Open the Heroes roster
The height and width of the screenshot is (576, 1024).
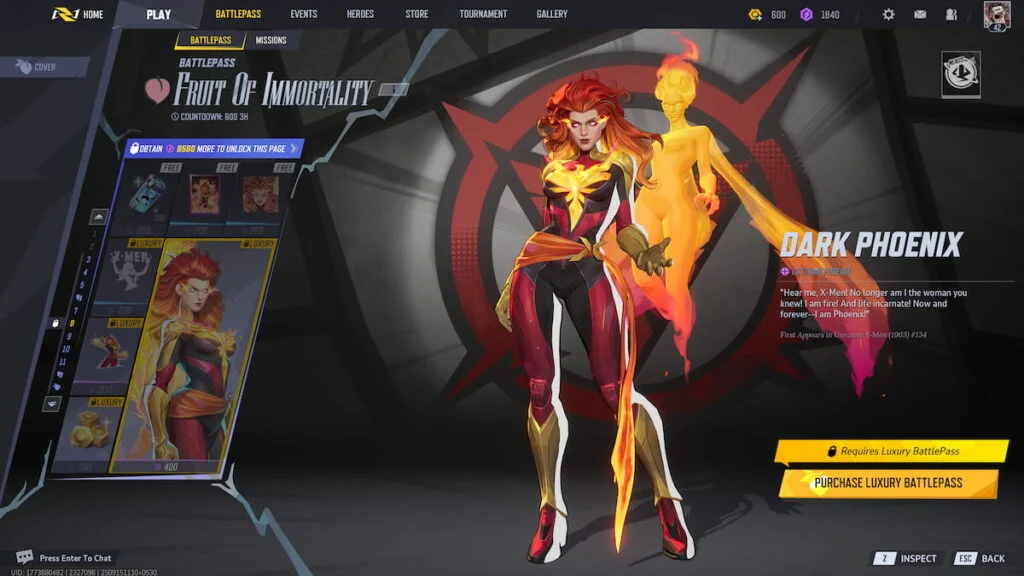pyautogui.click(x=359, y=14)
